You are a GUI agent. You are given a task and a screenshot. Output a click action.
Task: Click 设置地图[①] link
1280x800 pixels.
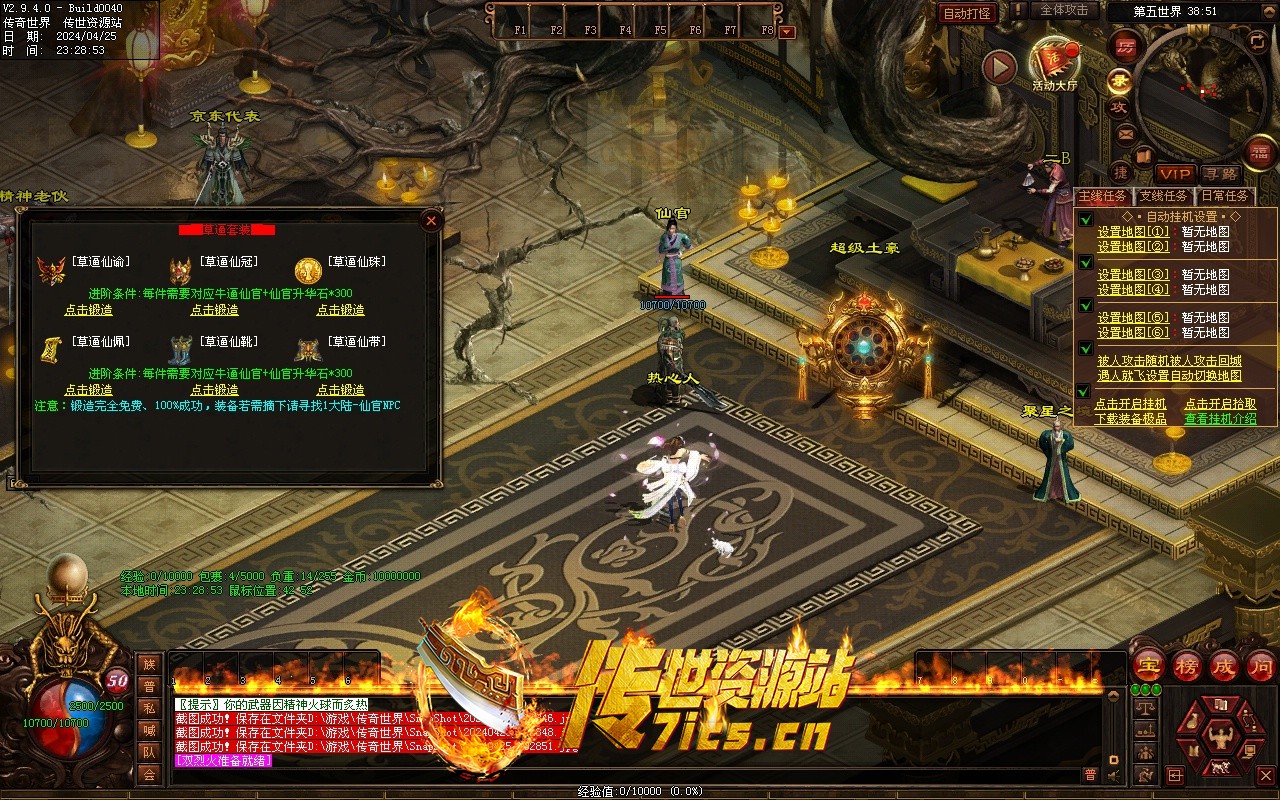pos(1132,232)
